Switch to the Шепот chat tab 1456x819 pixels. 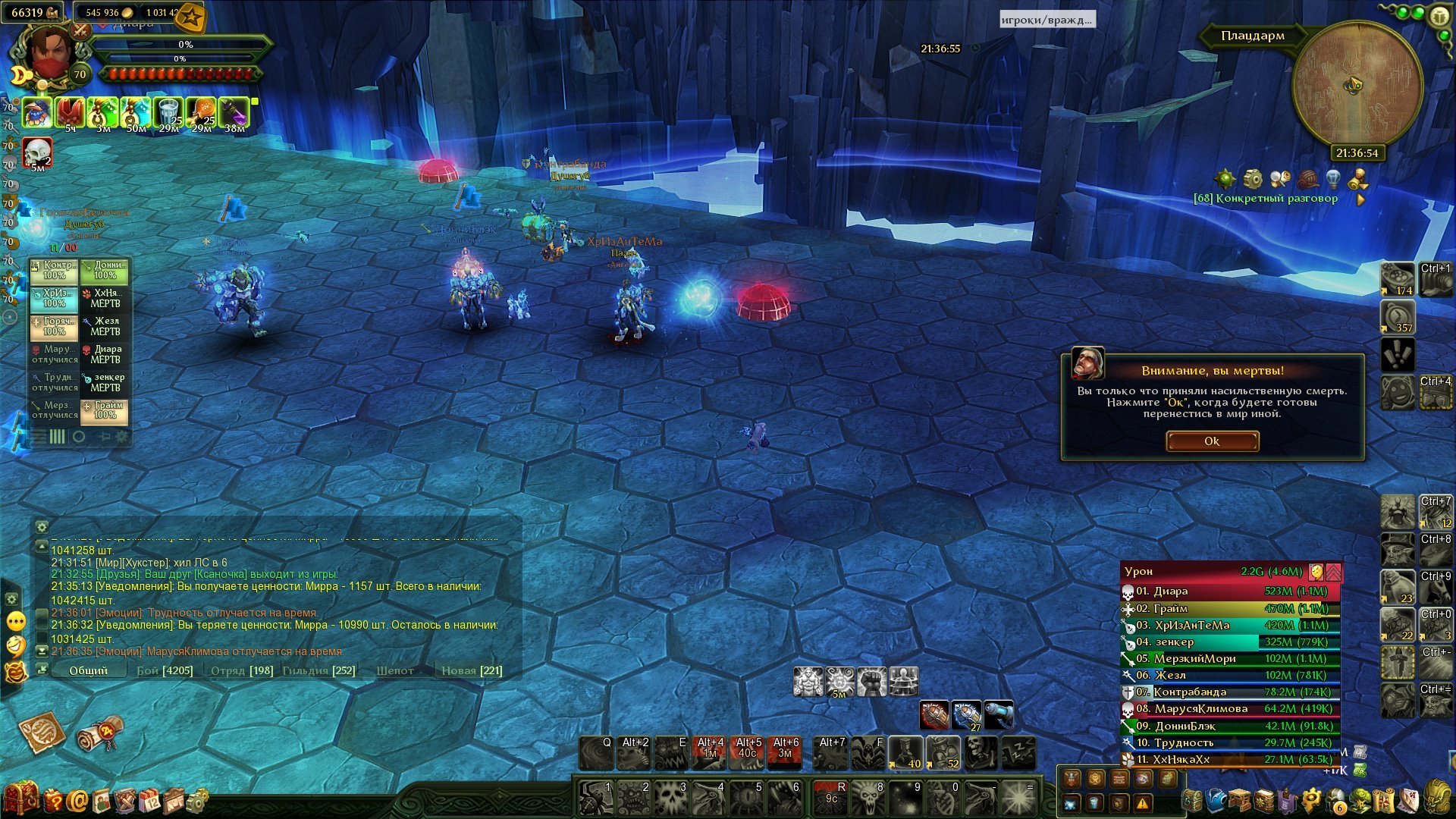tap(395, 670)
